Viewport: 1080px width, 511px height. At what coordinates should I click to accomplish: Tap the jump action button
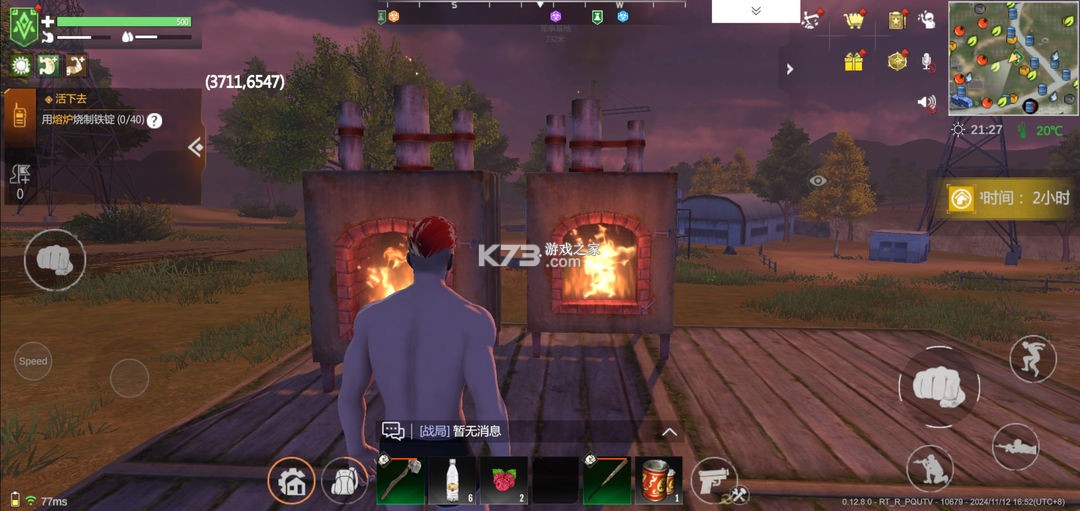coord(1032,358)
